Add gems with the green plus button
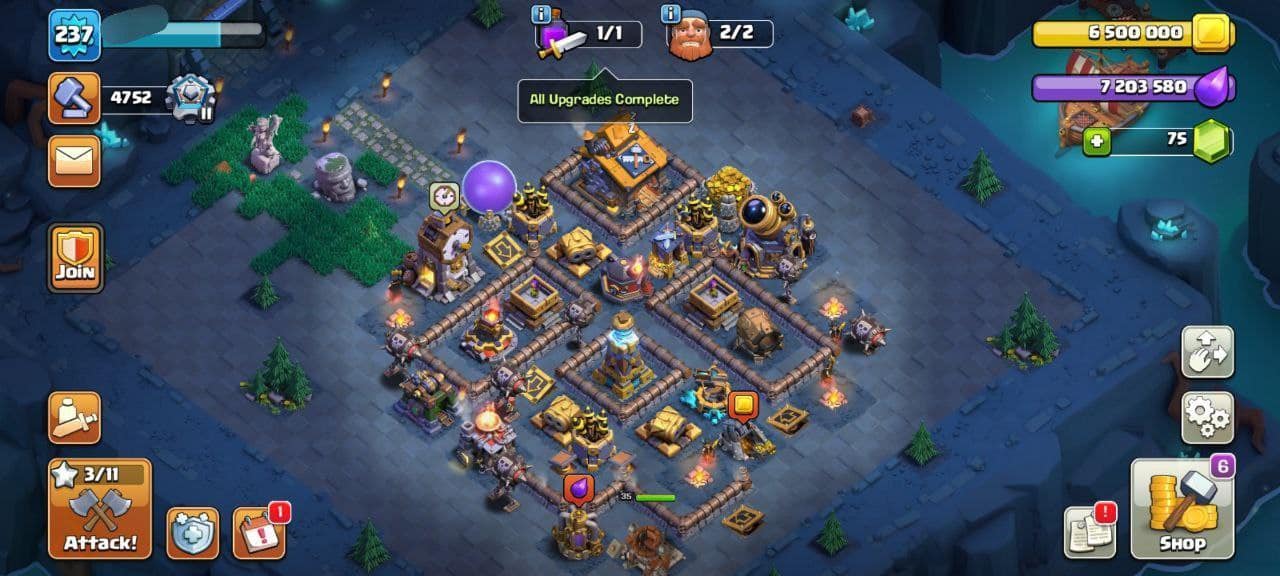The width and height of the screenshot is (1280, 576). tap(1097, 141)
